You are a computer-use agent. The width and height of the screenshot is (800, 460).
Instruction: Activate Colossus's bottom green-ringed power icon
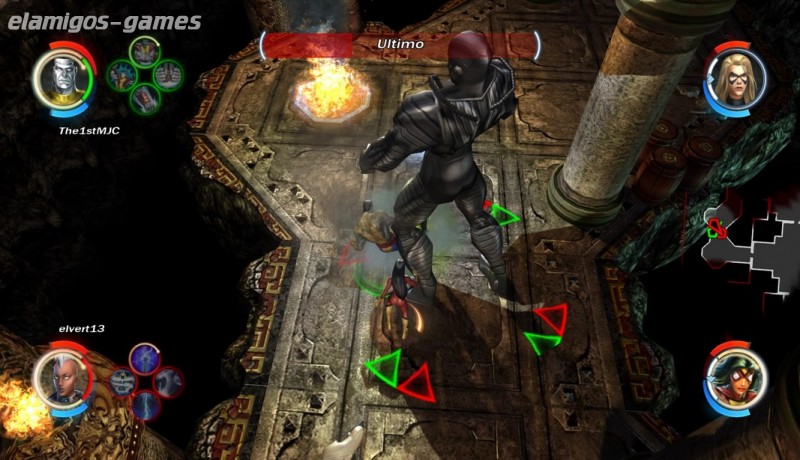coord(146,97)
